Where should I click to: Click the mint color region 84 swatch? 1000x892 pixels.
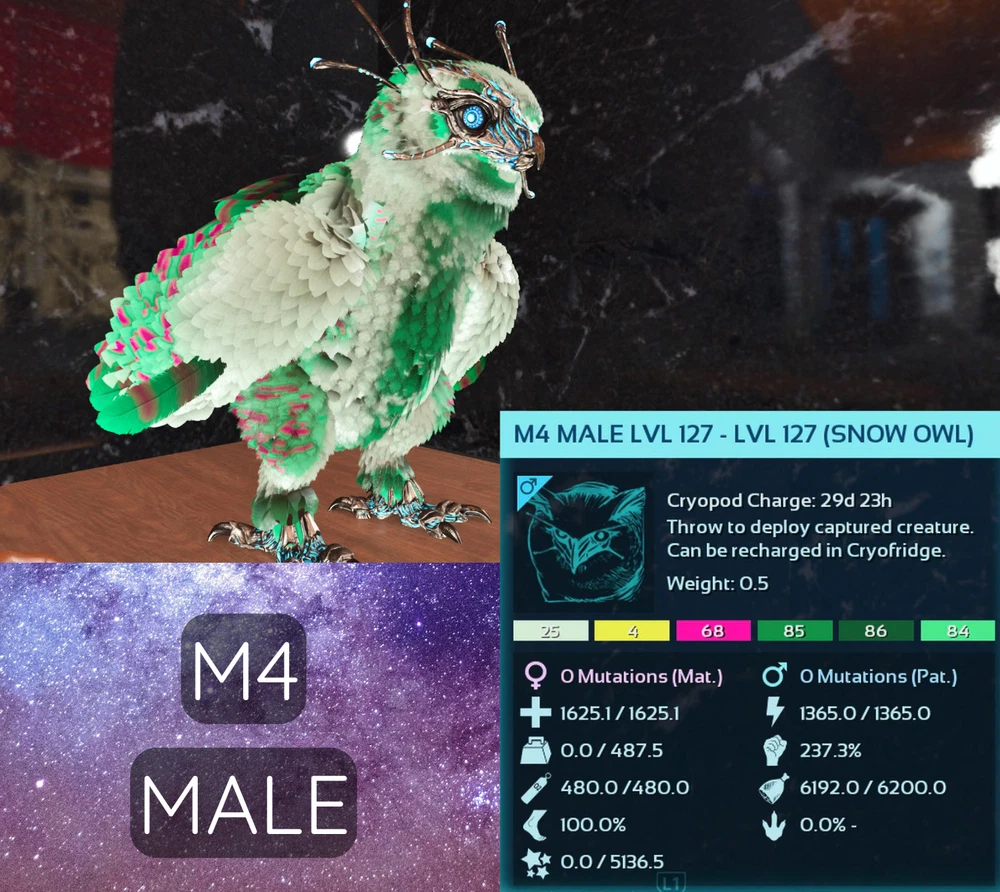coord(957,631)
